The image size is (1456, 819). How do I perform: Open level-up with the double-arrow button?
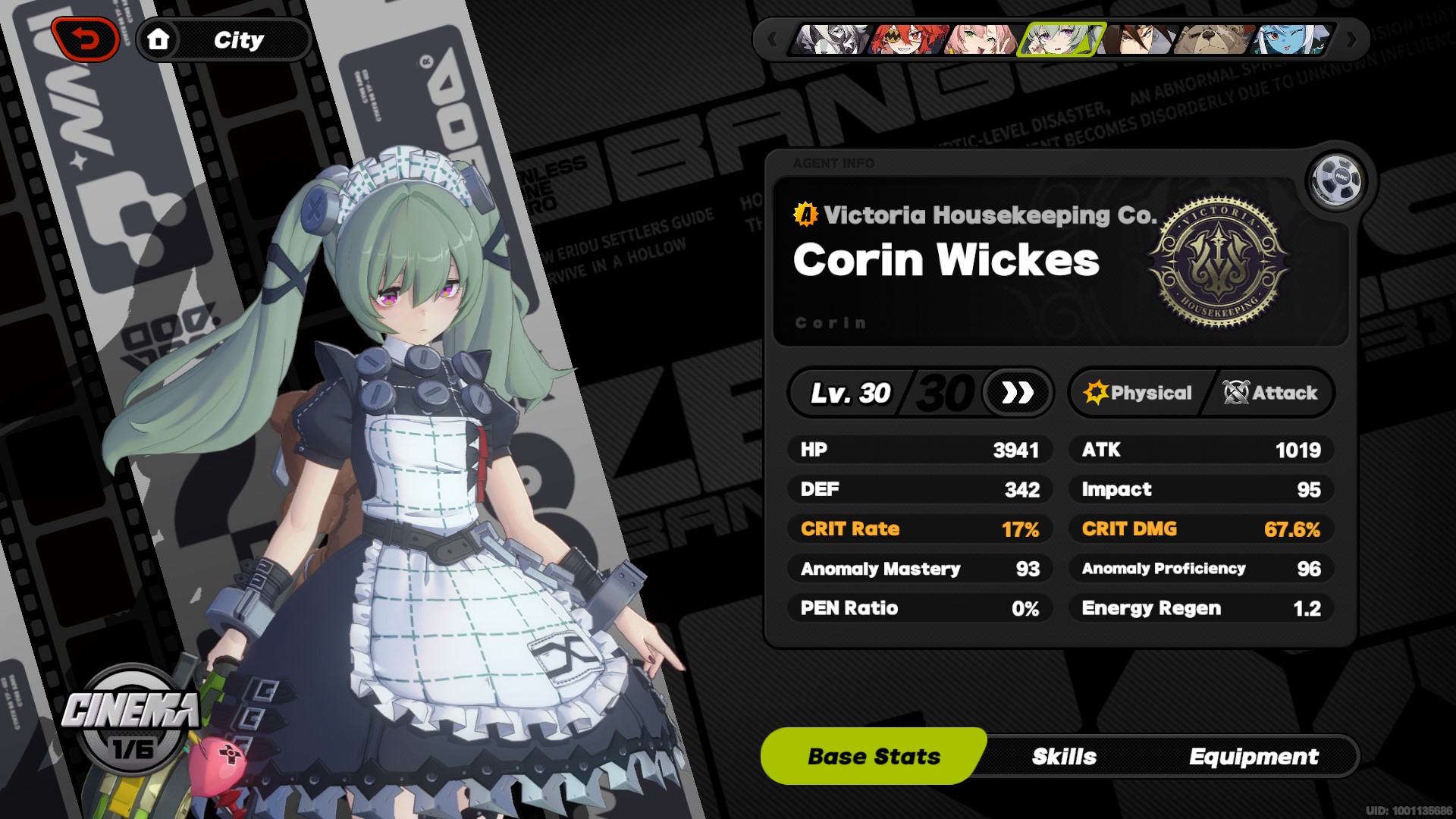point(1017,393)
